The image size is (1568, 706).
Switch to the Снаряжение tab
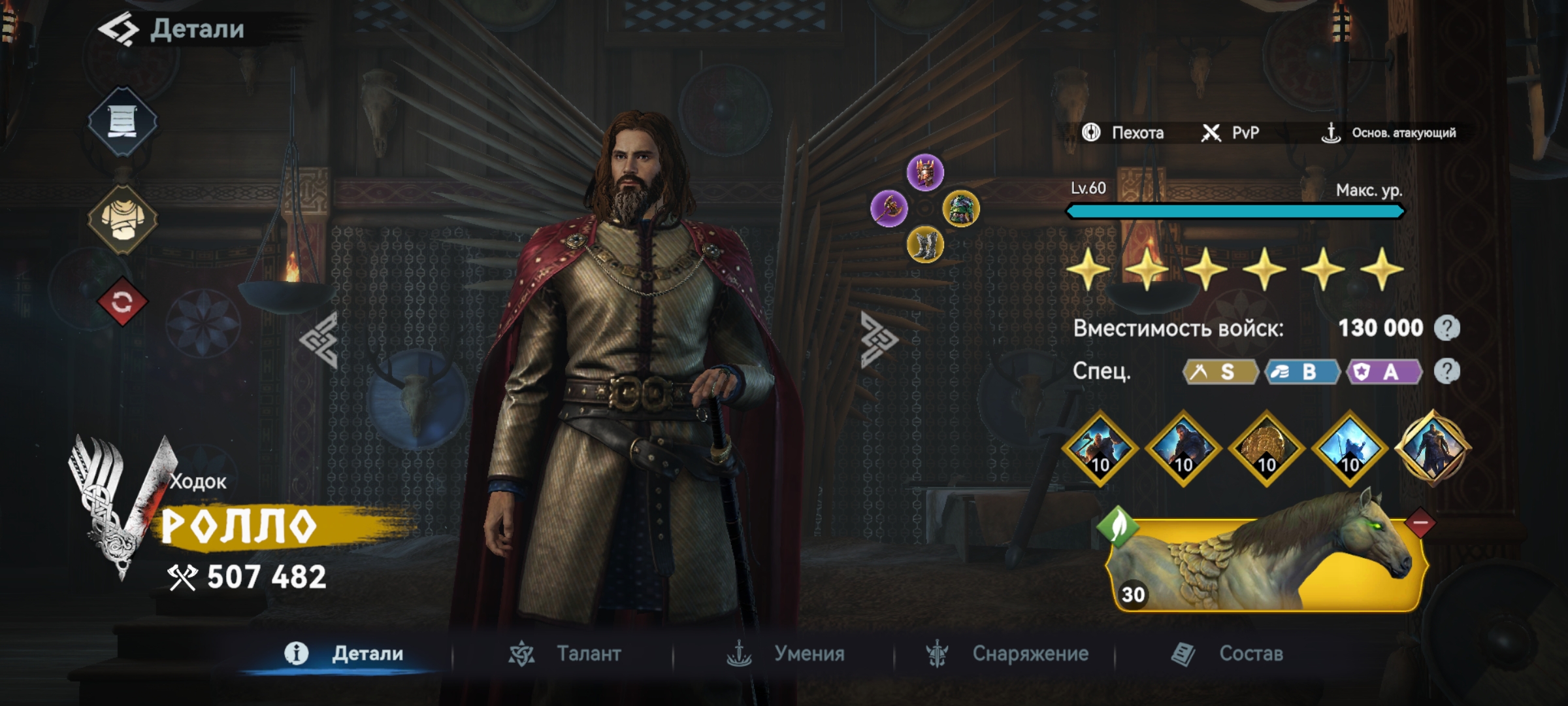pyautogui.click(x=1007, y=654)
